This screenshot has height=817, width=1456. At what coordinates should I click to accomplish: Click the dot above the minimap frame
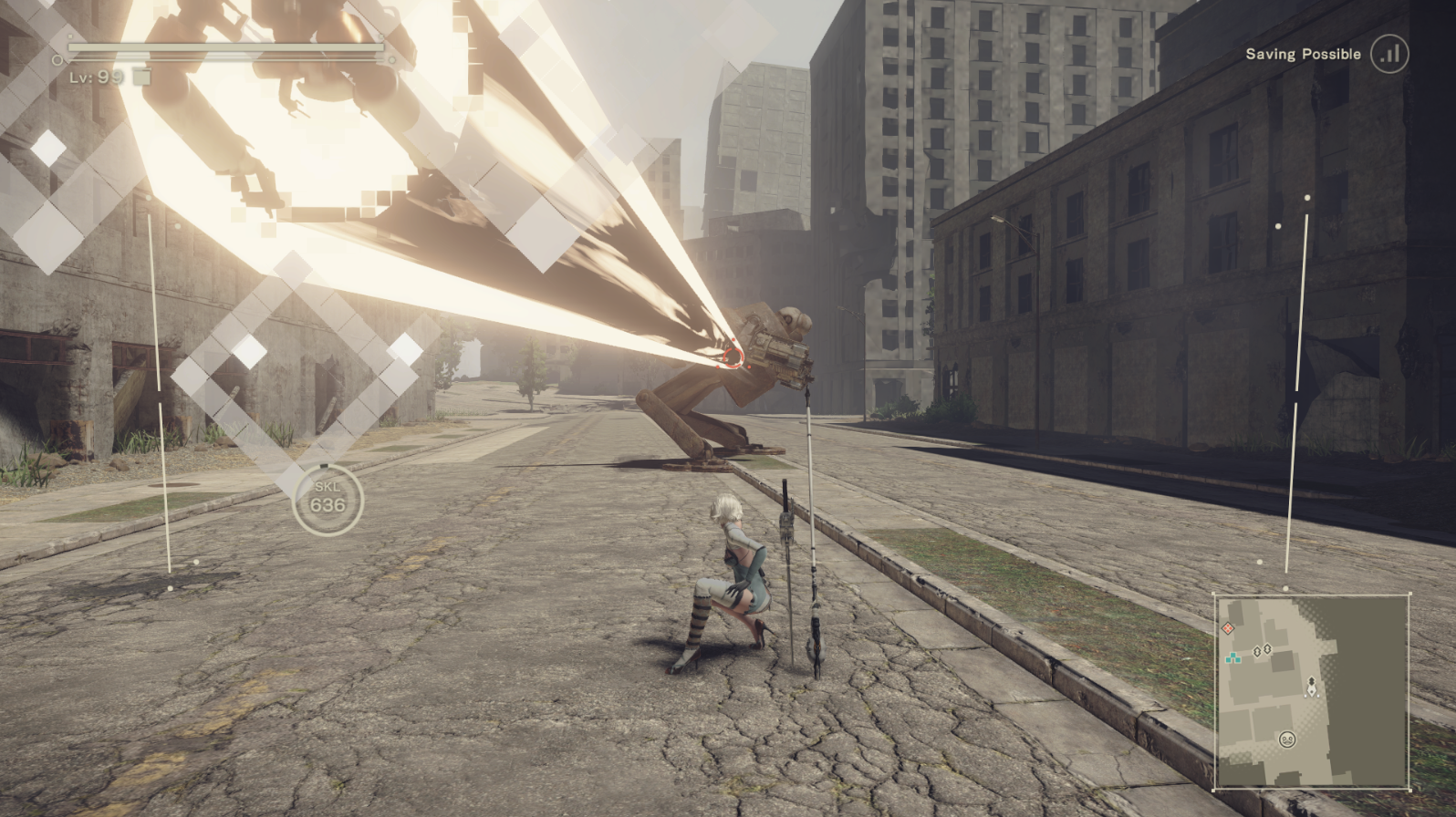(x=1285, y=588)
